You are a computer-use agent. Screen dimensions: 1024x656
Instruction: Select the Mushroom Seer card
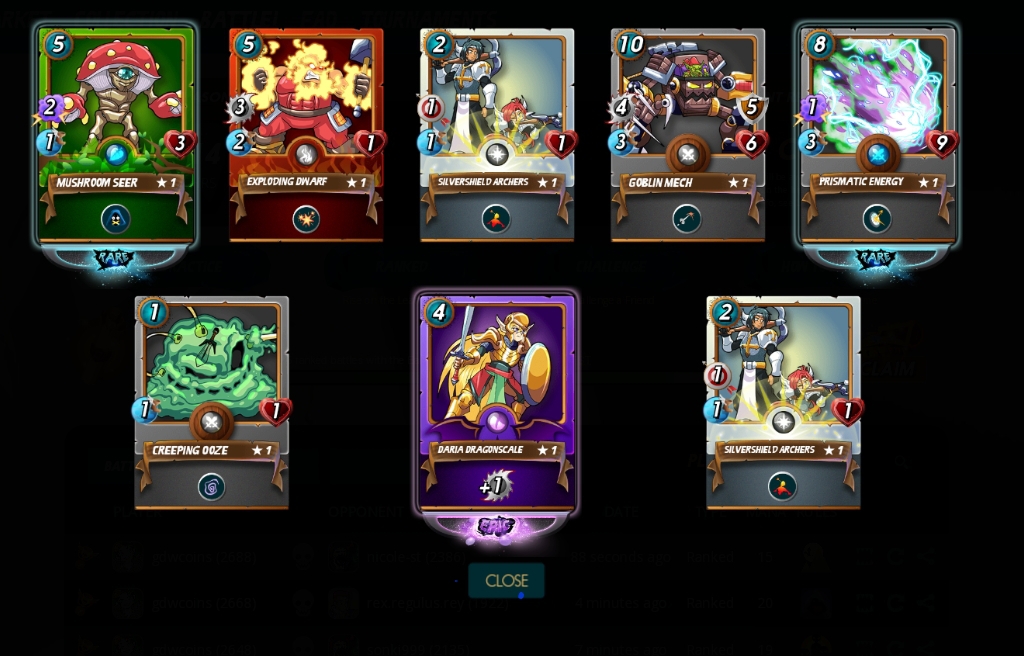(116, 135)
